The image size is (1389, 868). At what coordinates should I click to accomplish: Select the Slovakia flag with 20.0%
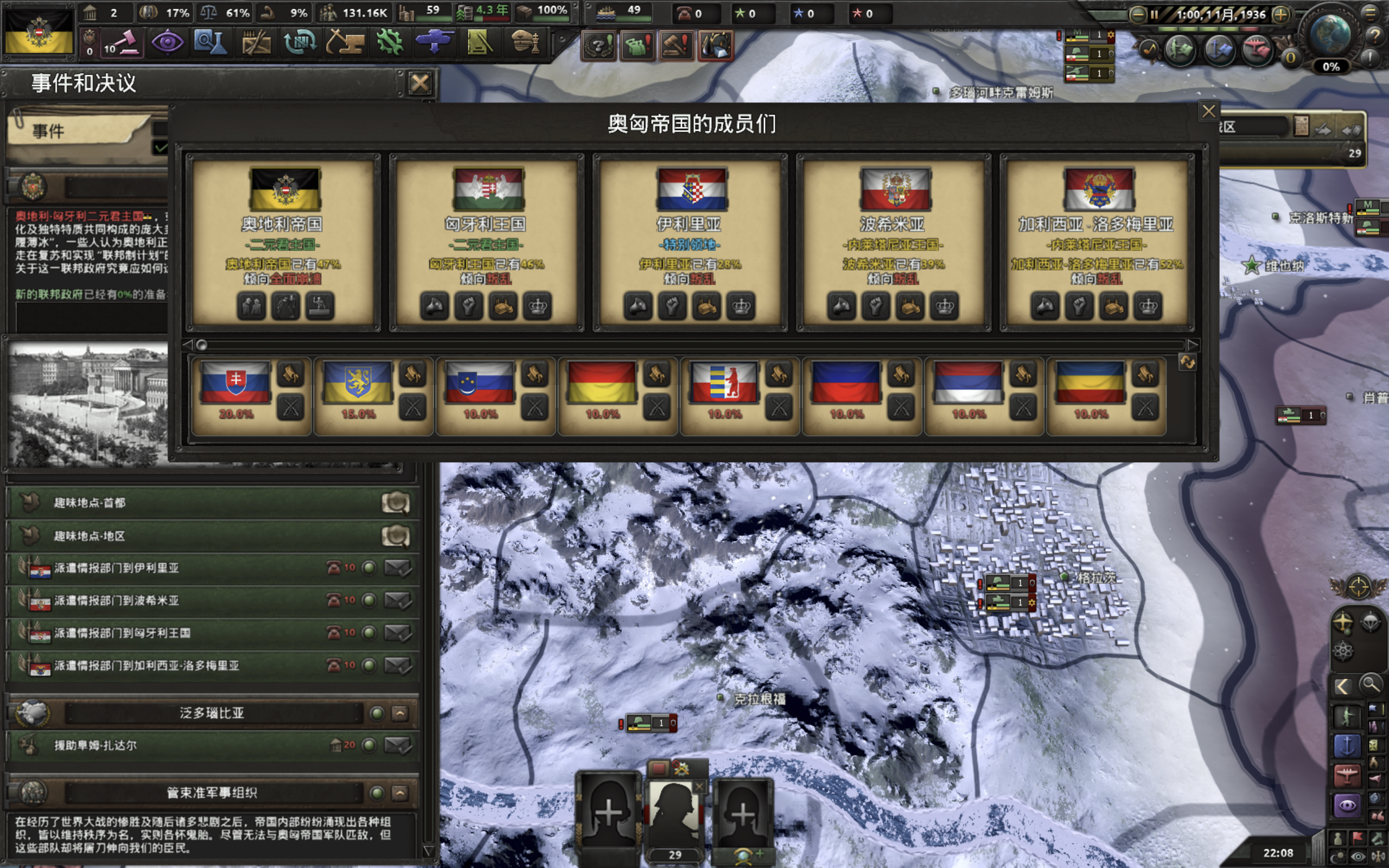236,382
